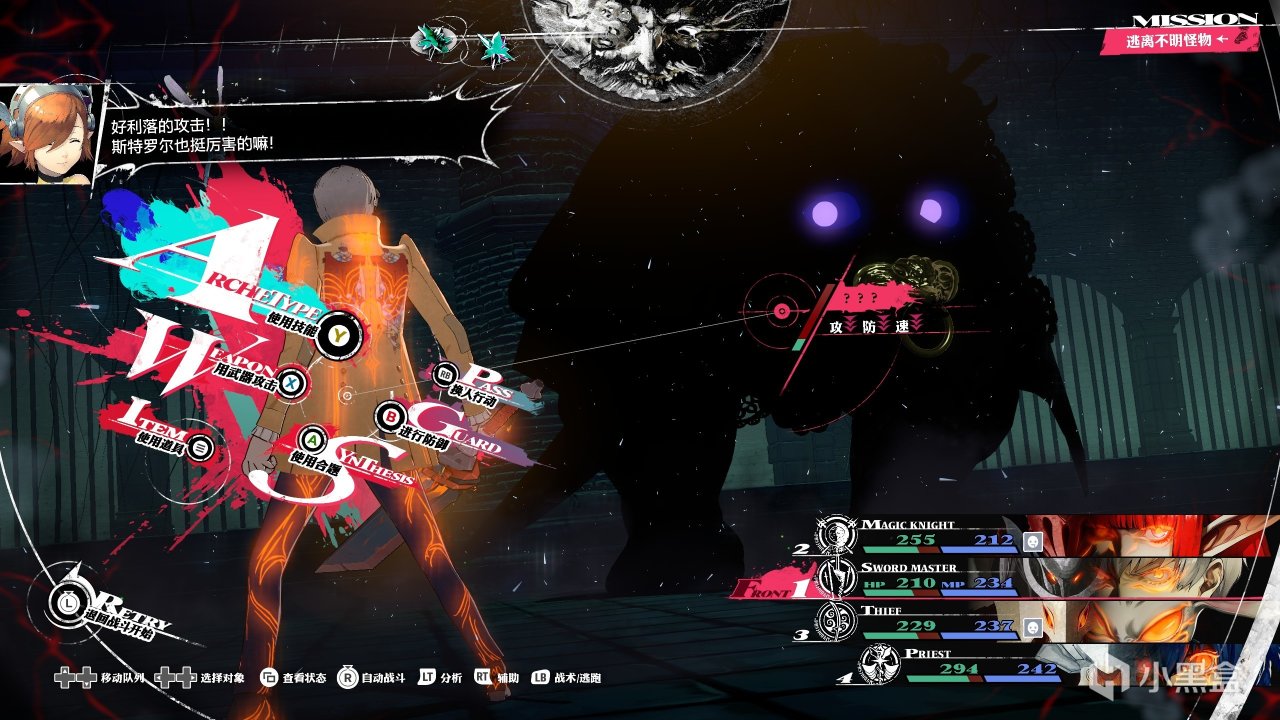
Task: Select the Thief party row
Action: pyautogui.click(x=1000, y=620)
